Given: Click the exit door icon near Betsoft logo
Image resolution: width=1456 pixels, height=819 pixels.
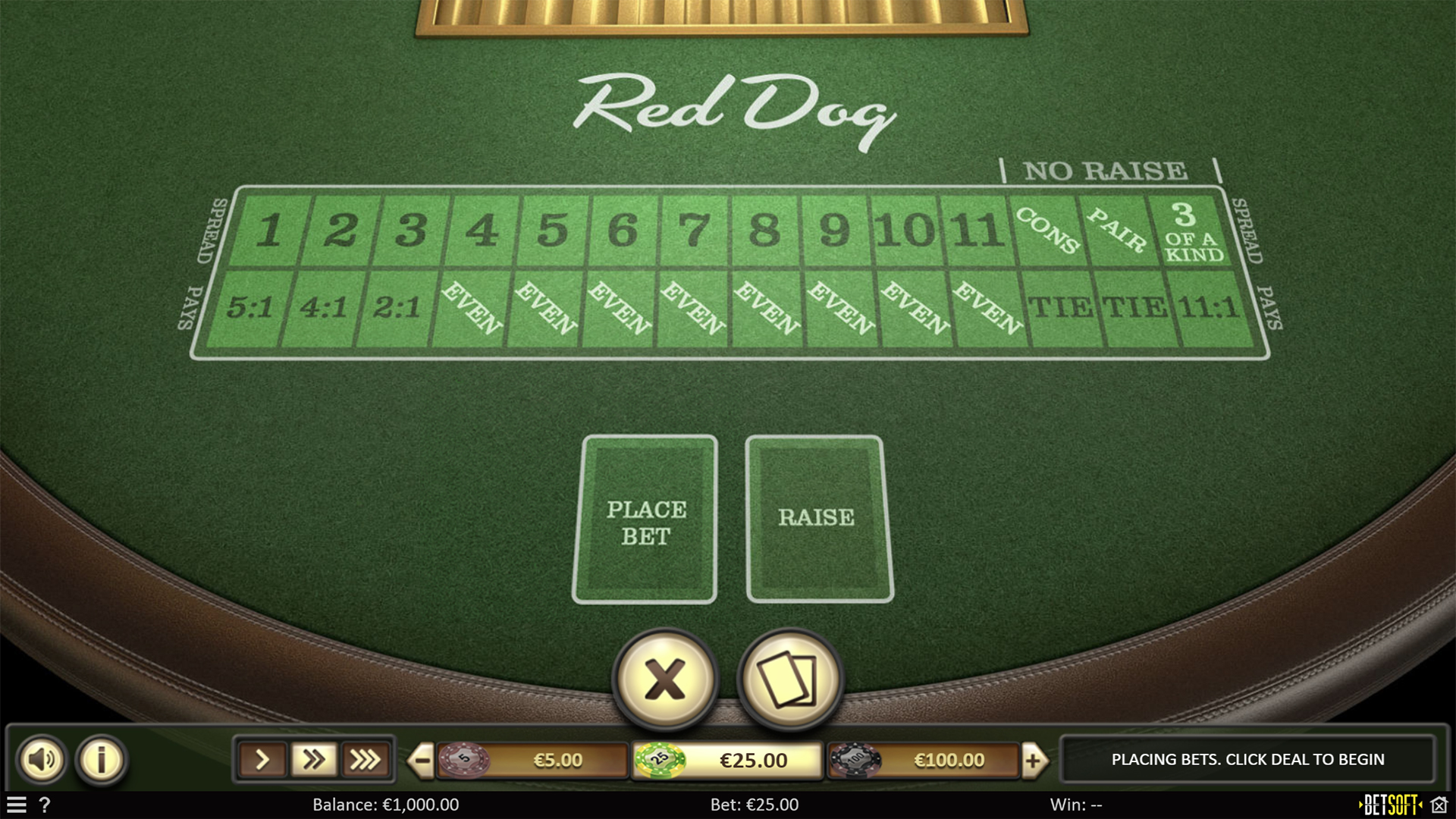Looking at the screenshot, I should pos(1440,805).
